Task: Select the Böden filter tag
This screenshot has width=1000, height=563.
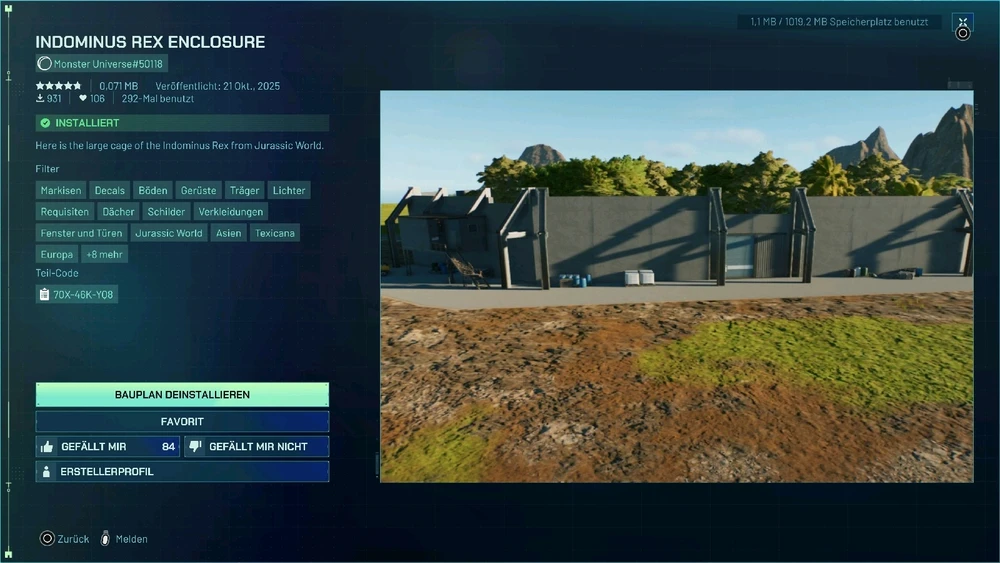Action: (153, 190)
